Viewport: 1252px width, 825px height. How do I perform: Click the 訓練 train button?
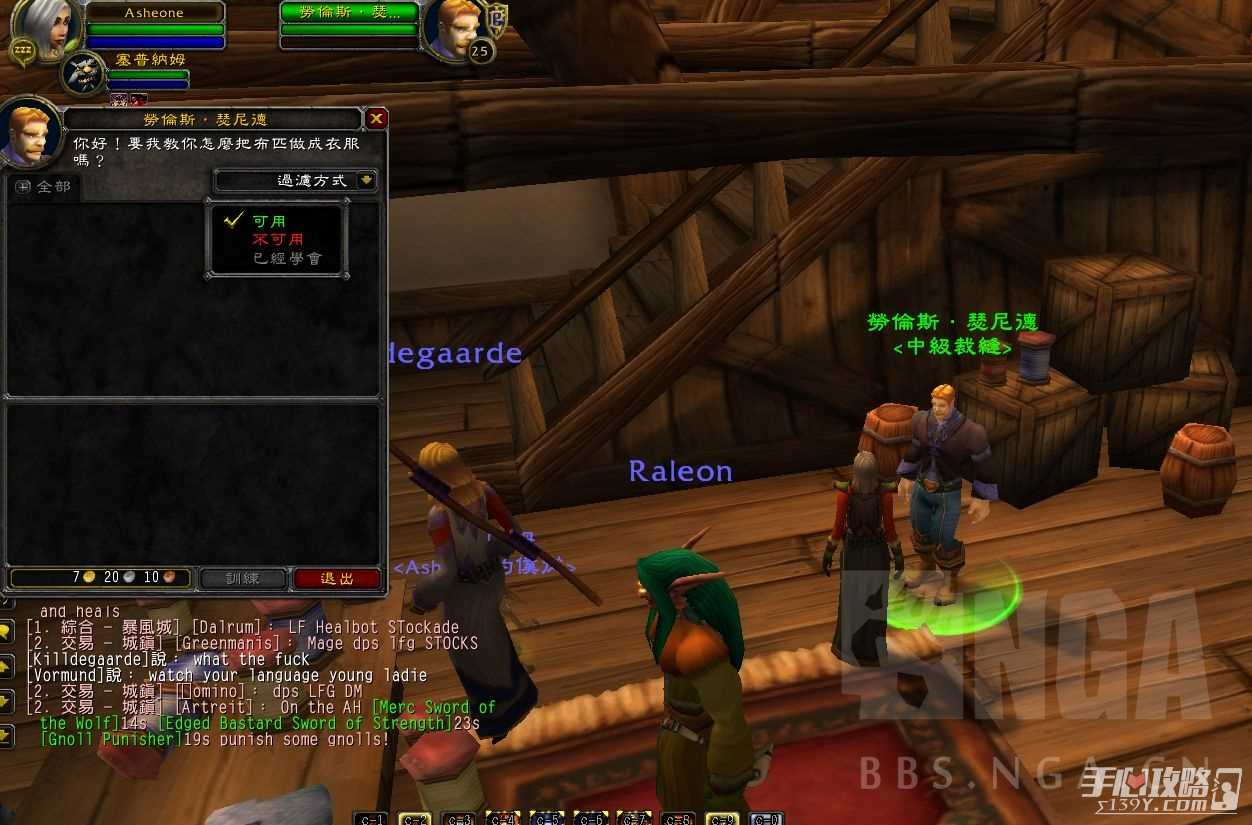click(243, 578)
